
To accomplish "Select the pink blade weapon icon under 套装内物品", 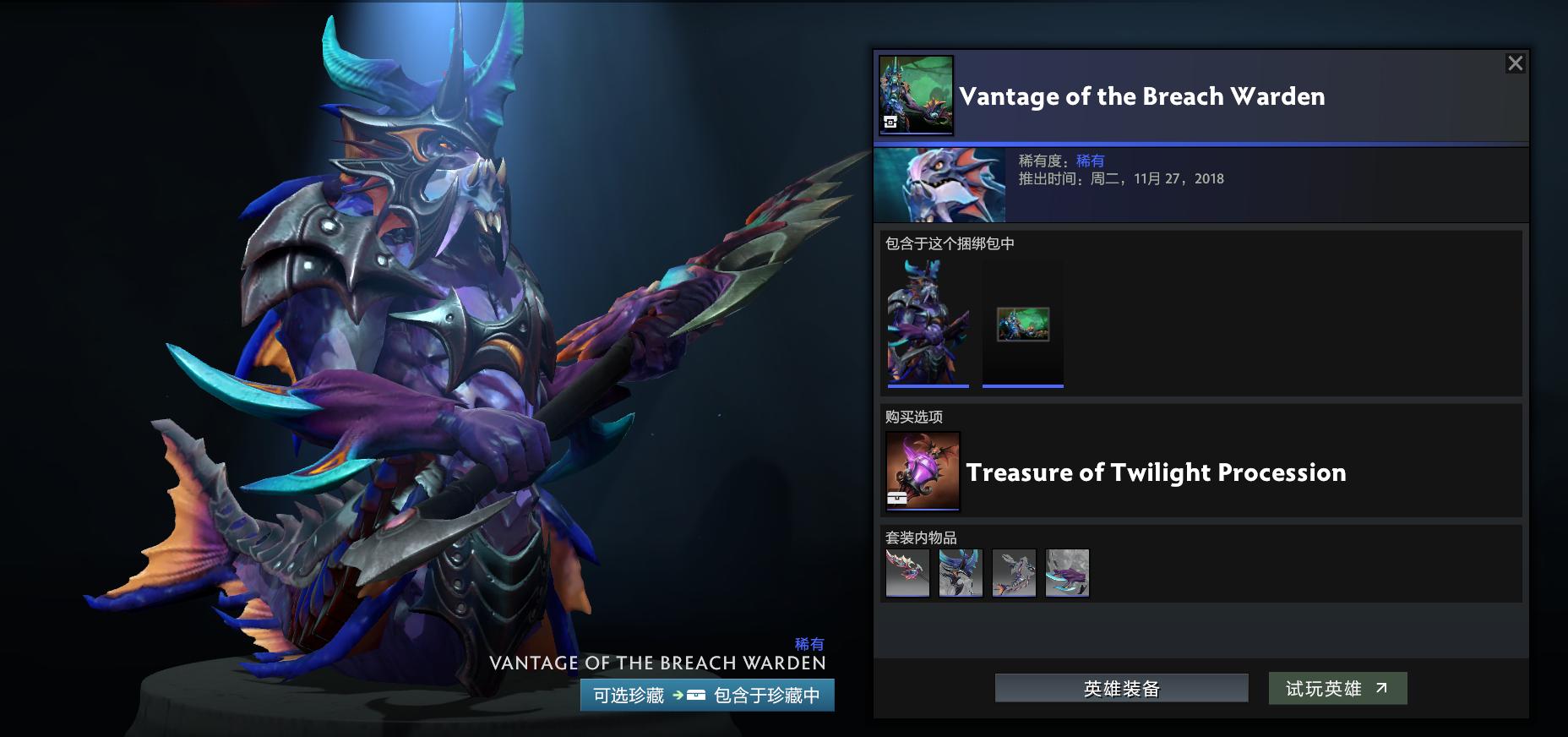I will (908, 573).
